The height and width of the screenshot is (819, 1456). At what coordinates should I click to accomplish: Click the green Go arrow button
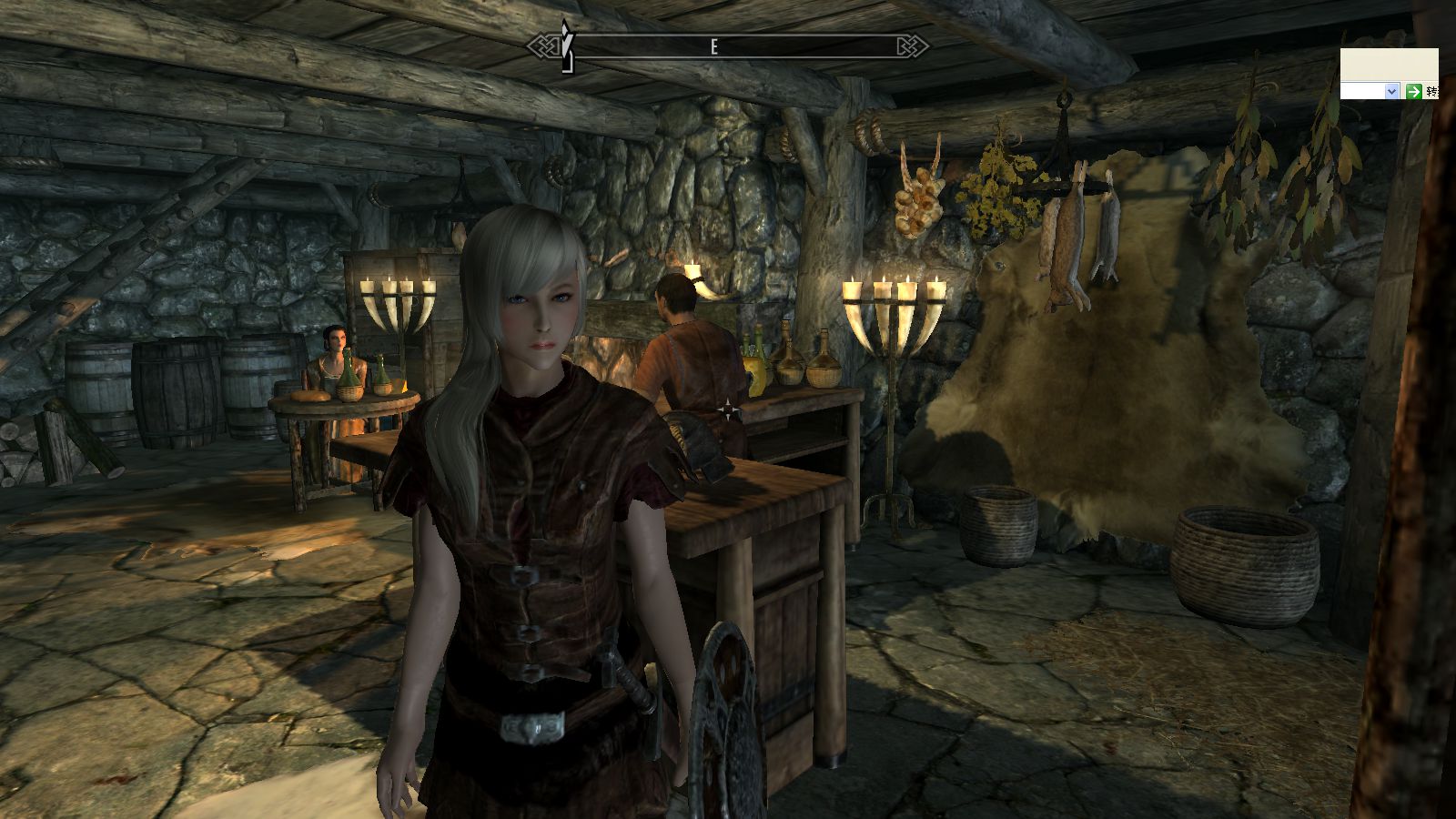(x=1413, y=91)
